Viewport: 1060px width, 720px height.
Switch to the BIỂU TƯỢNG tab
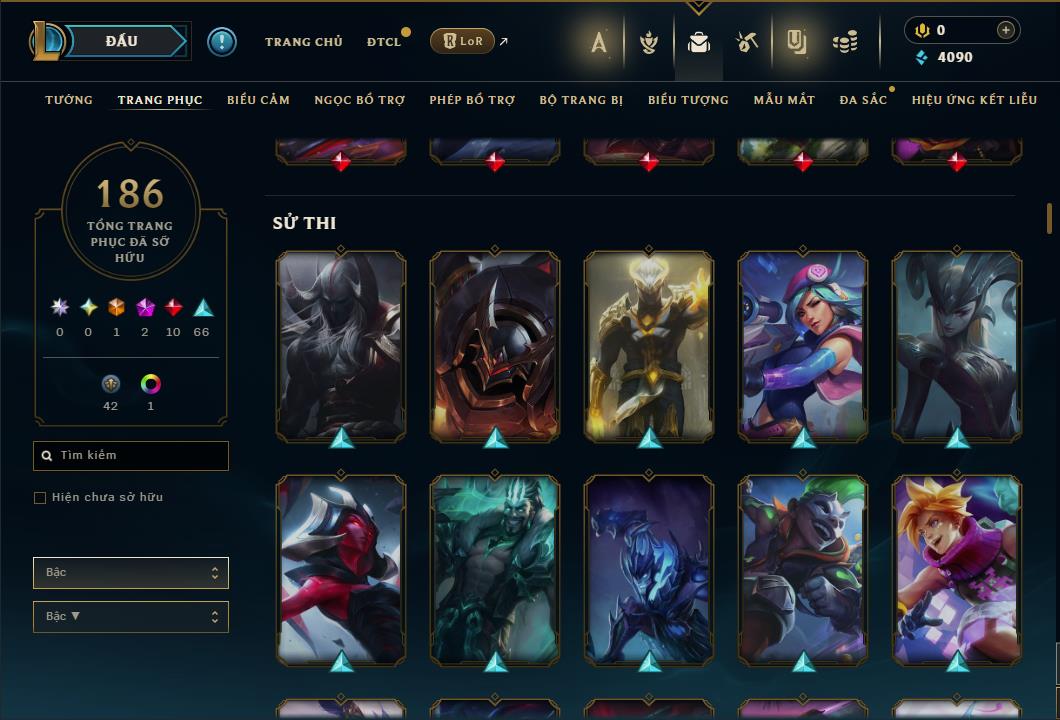coord(688,100)
